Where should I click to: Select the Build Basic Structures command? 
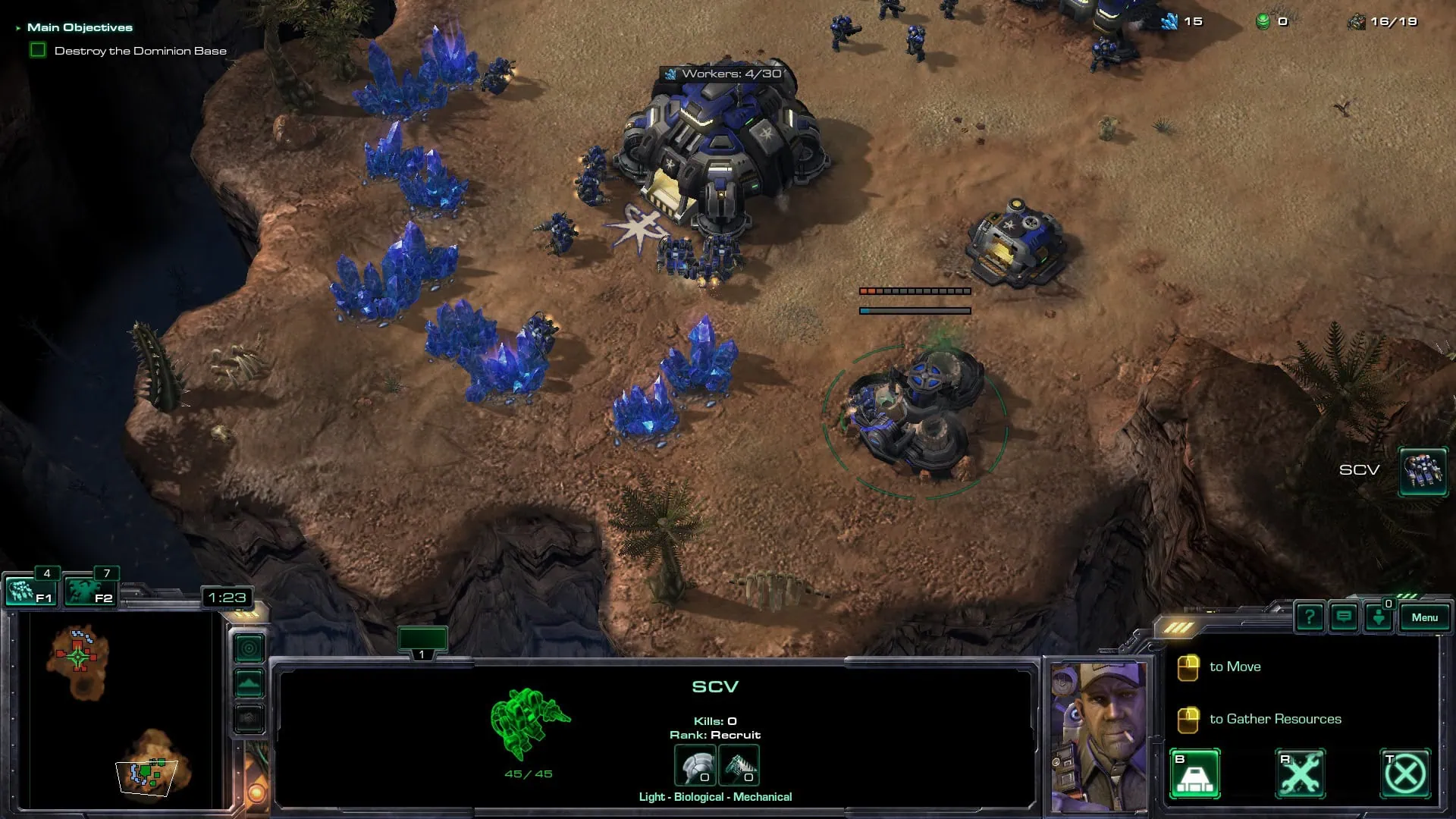click(1196, 773)
